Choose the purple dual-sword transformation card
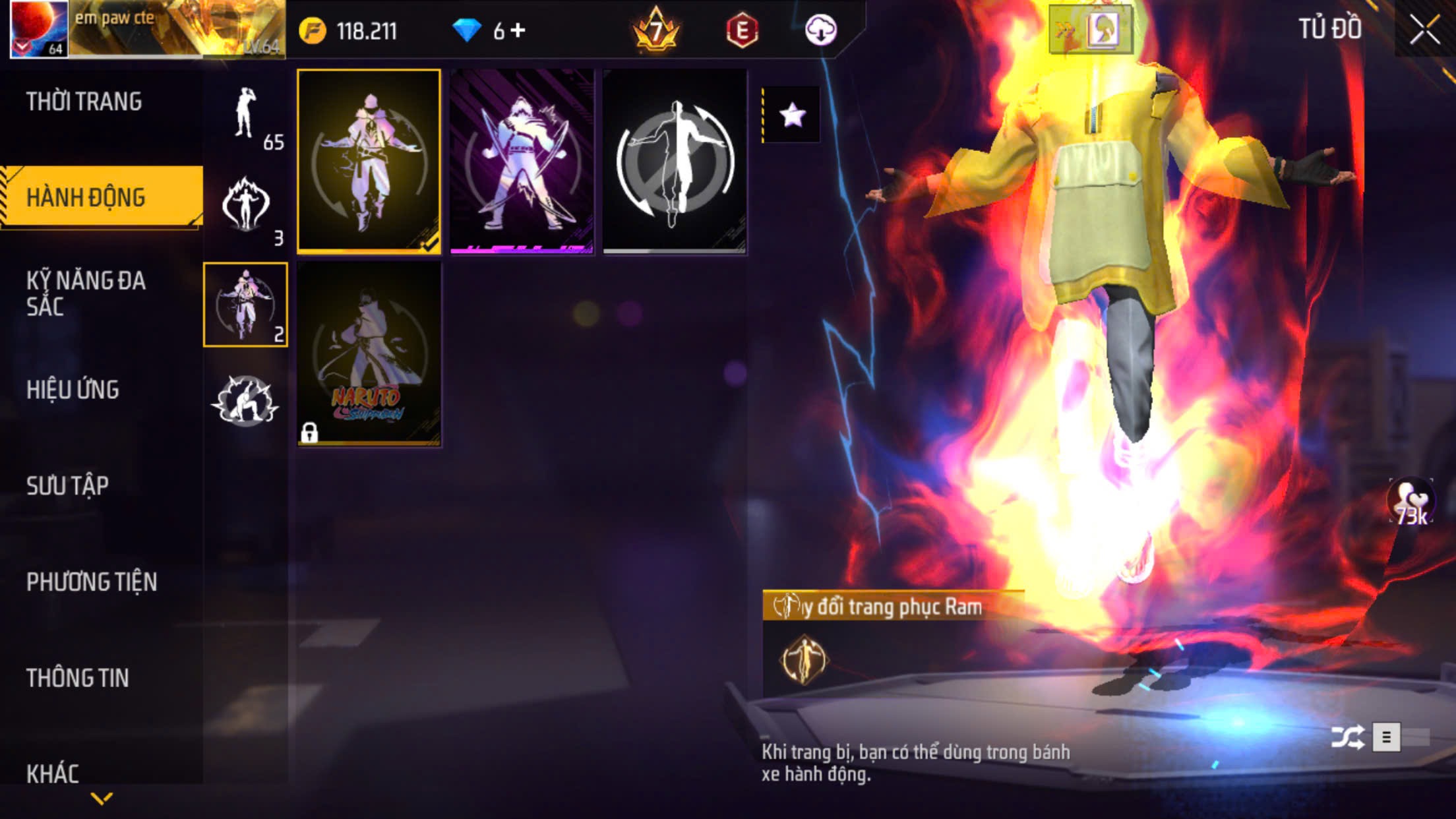 pos(522,162)
